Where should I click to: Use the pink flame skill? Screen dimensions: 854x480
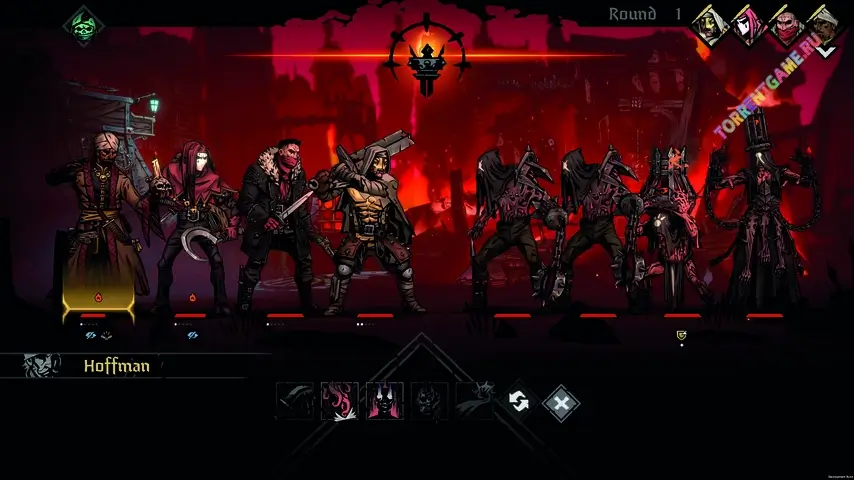point(339,401)
